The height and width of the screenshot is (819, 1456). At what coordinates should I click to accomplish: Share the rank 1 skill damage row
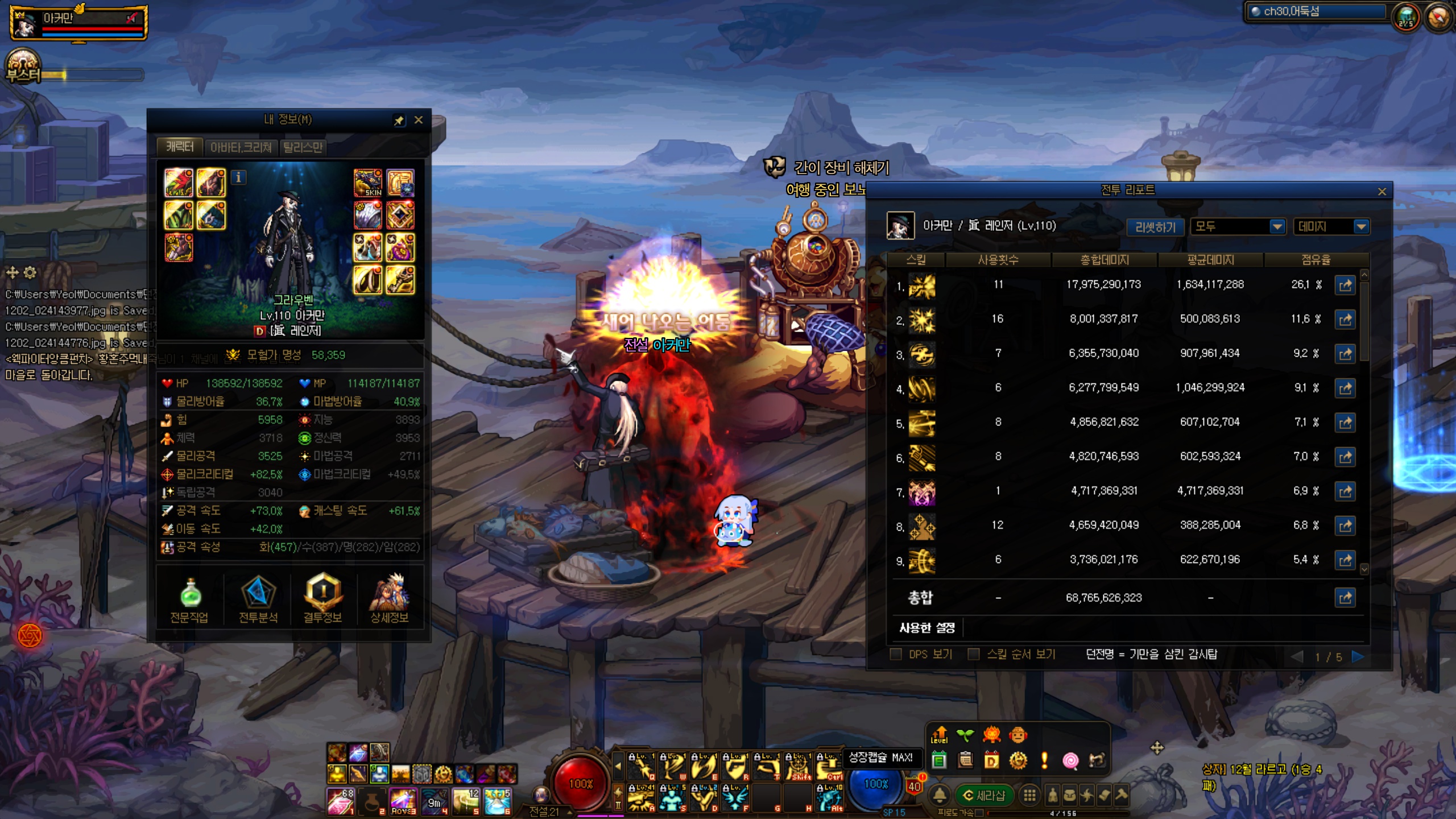[x=1345, y=285]
